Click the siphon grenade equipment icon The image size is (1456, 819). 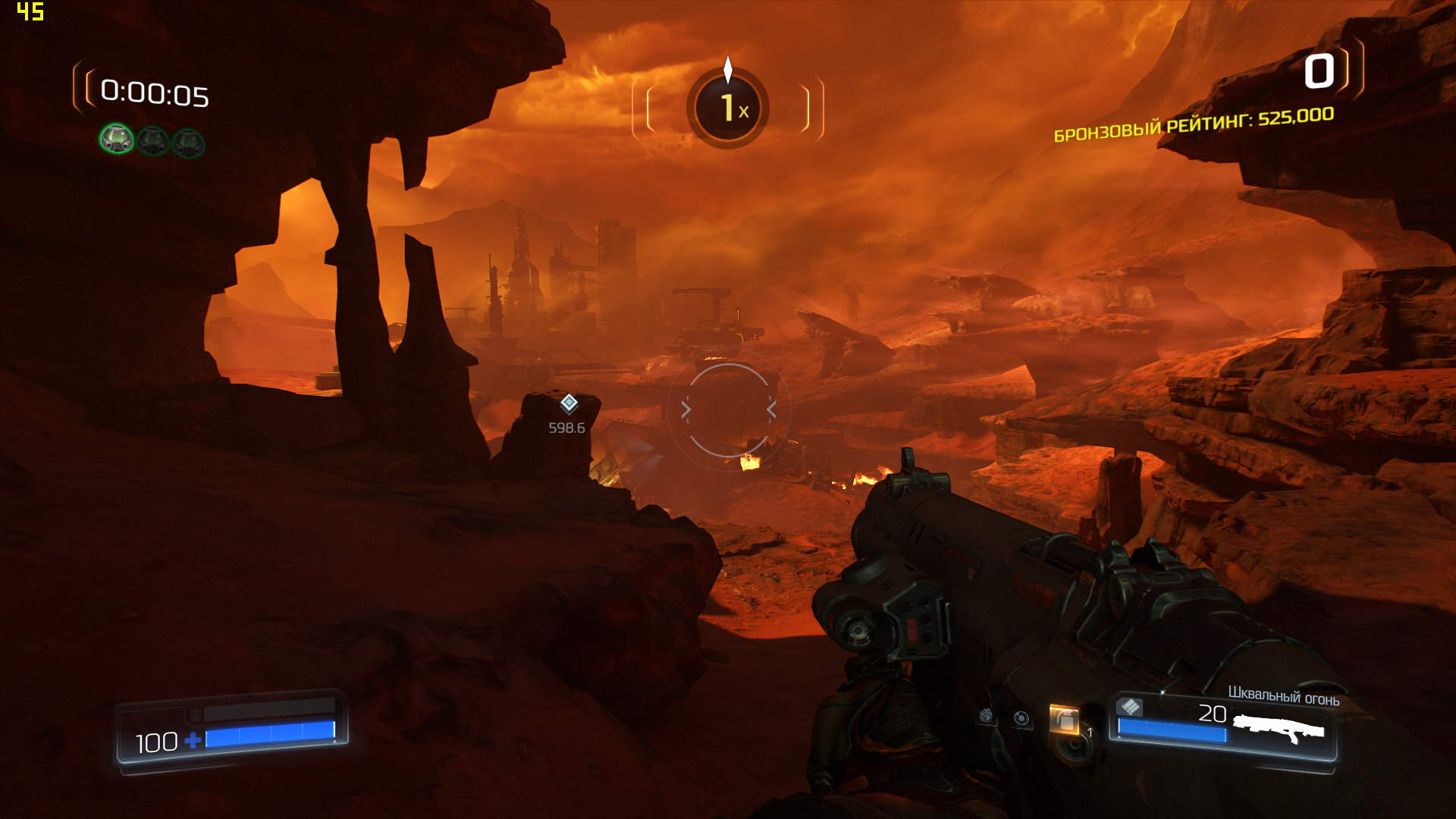[x=986, y=715]
